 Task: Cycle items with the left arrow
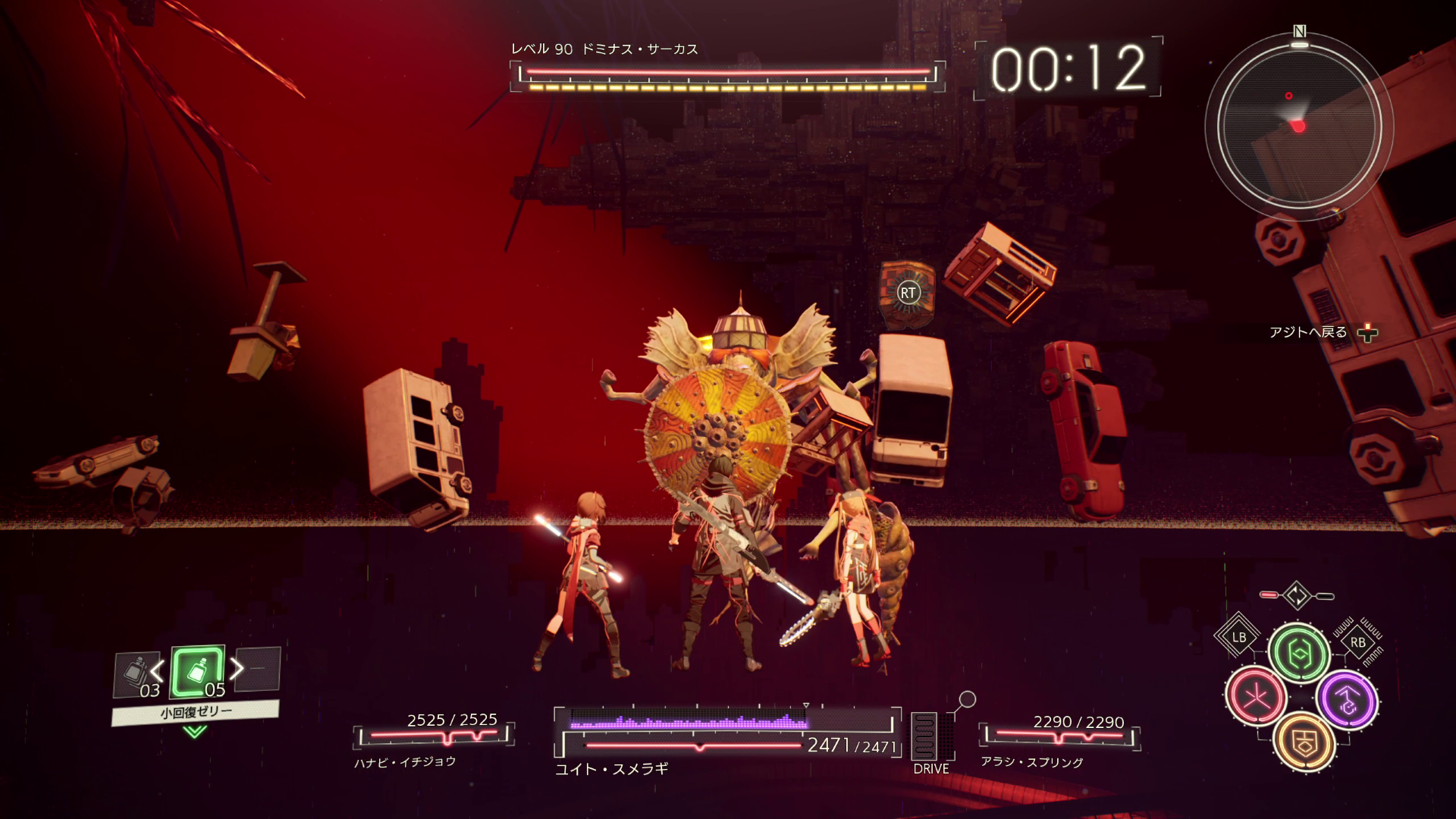pos(157,670)
